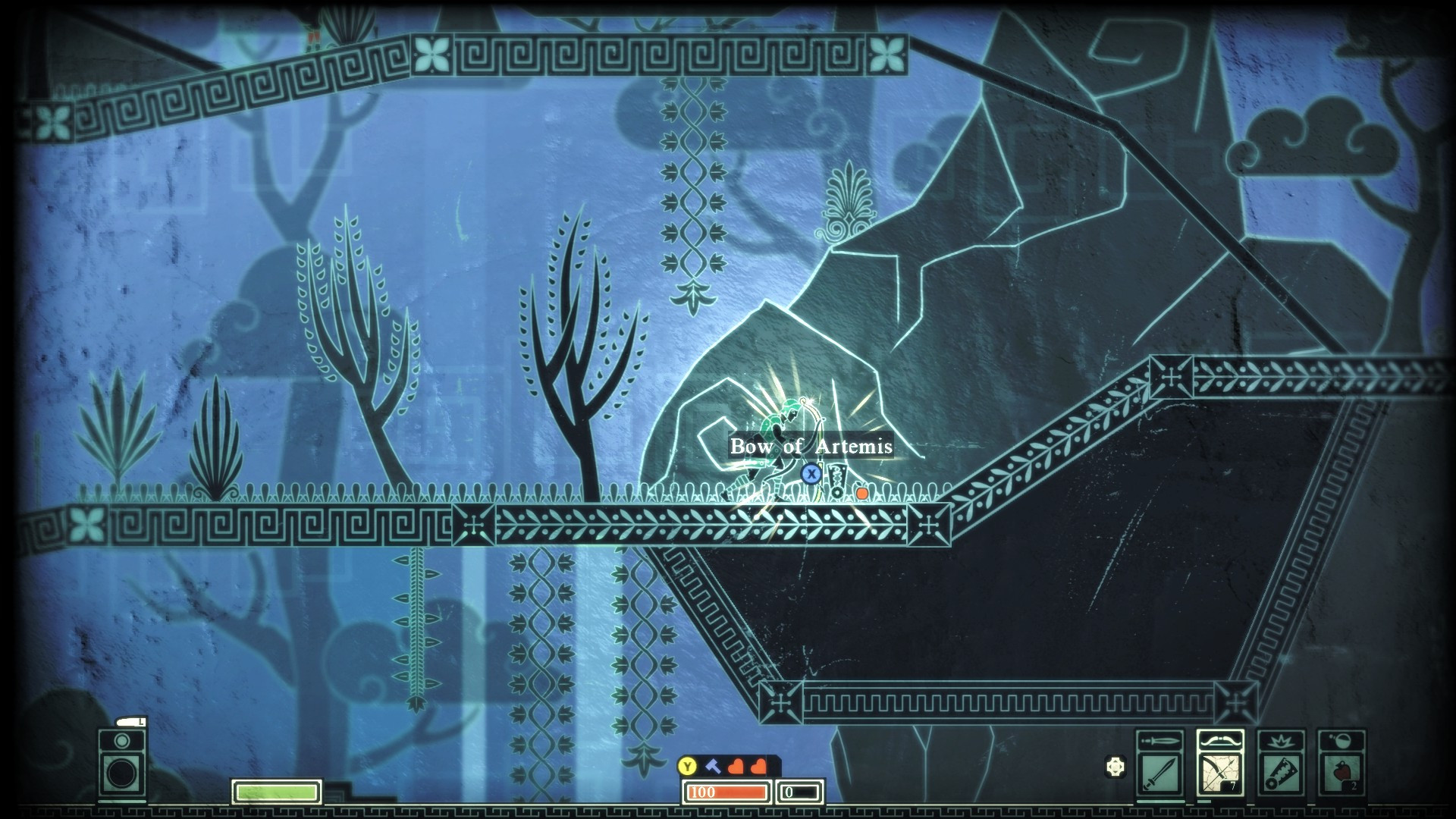Screen dimensions: 1456x819
Task: Choose the spiked trap item slot
Action: pyautogui.click(x=1281, y=773)
